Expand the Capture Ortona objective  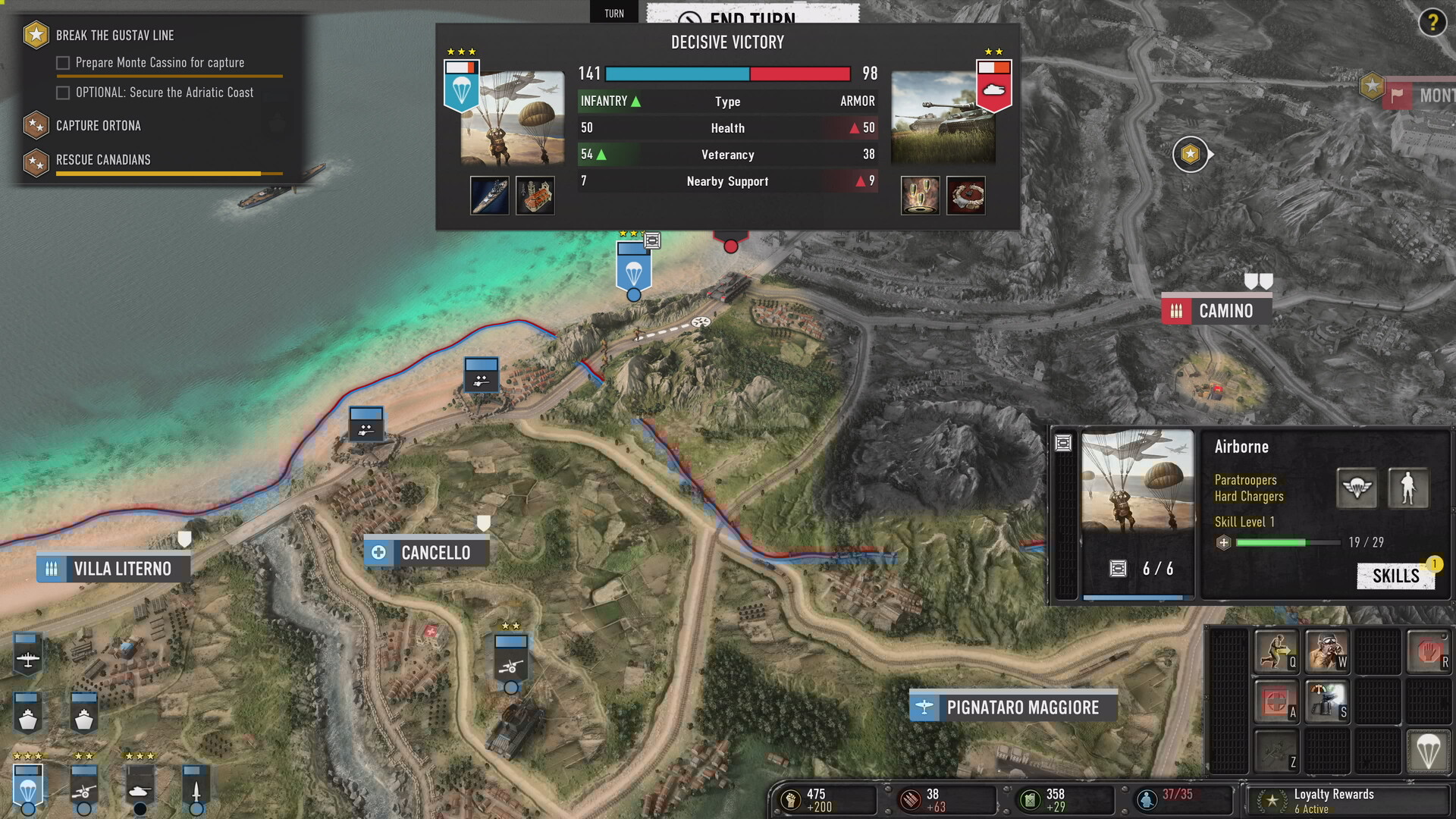97,125
